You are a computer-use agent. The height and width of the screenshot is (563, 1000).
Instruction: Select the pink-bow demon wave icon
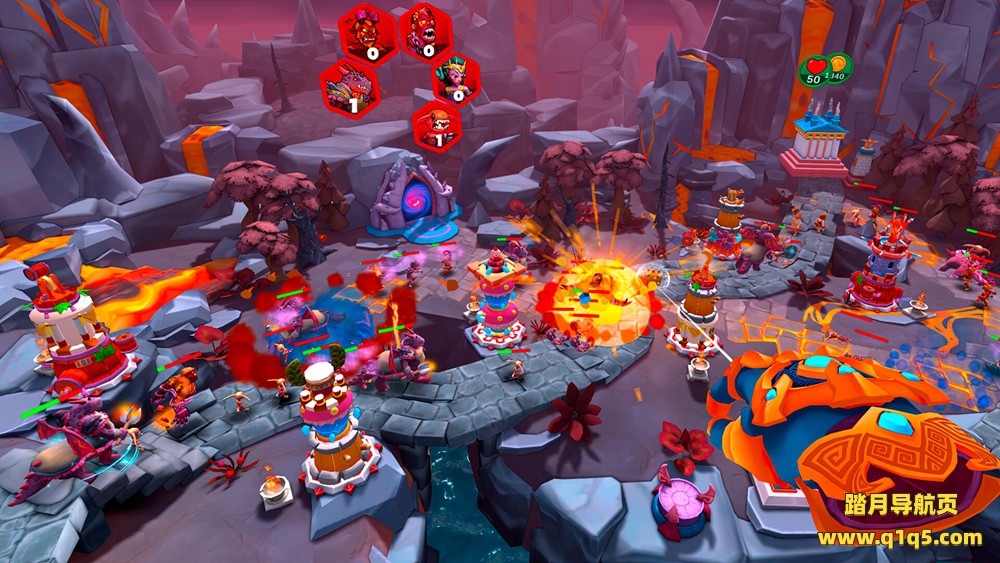tap(367, 30)
